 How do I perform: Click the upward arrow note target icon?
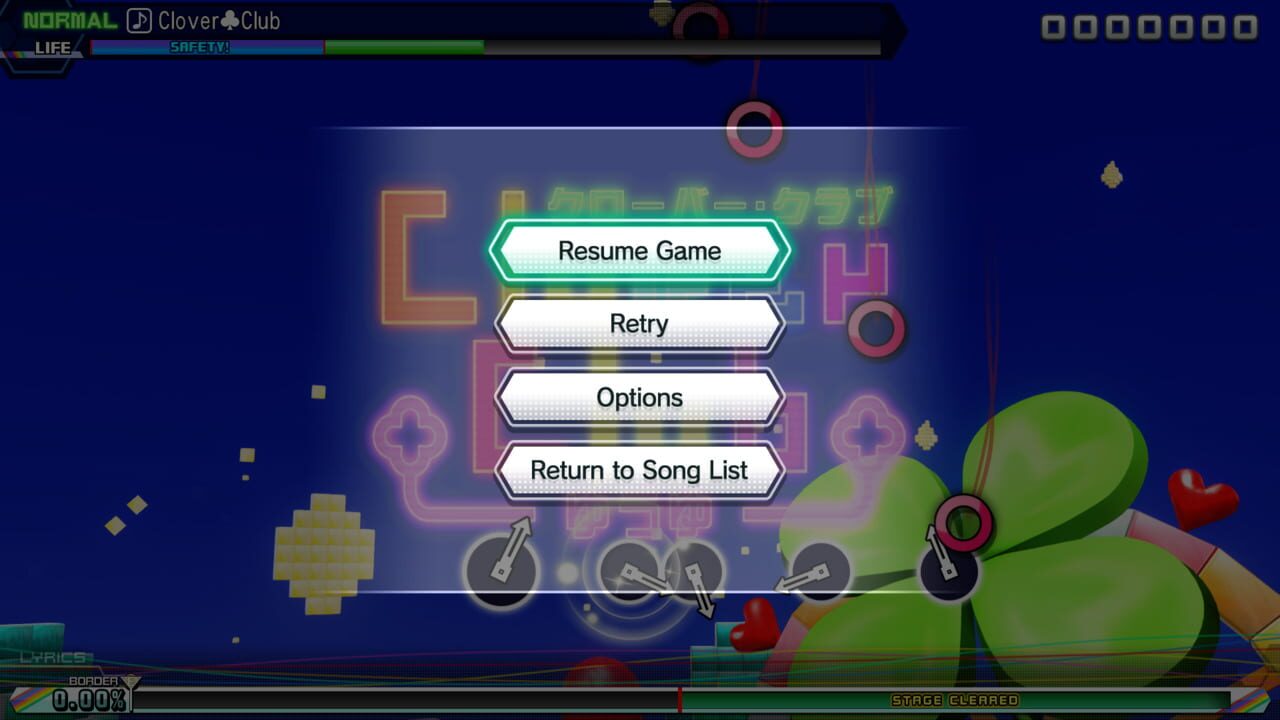[x=500, y=568]
